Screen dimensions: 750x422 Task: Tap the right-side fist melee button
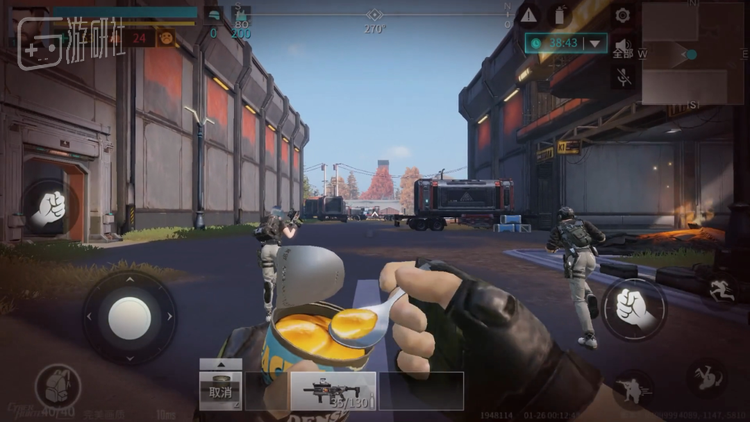pos(634,308)
